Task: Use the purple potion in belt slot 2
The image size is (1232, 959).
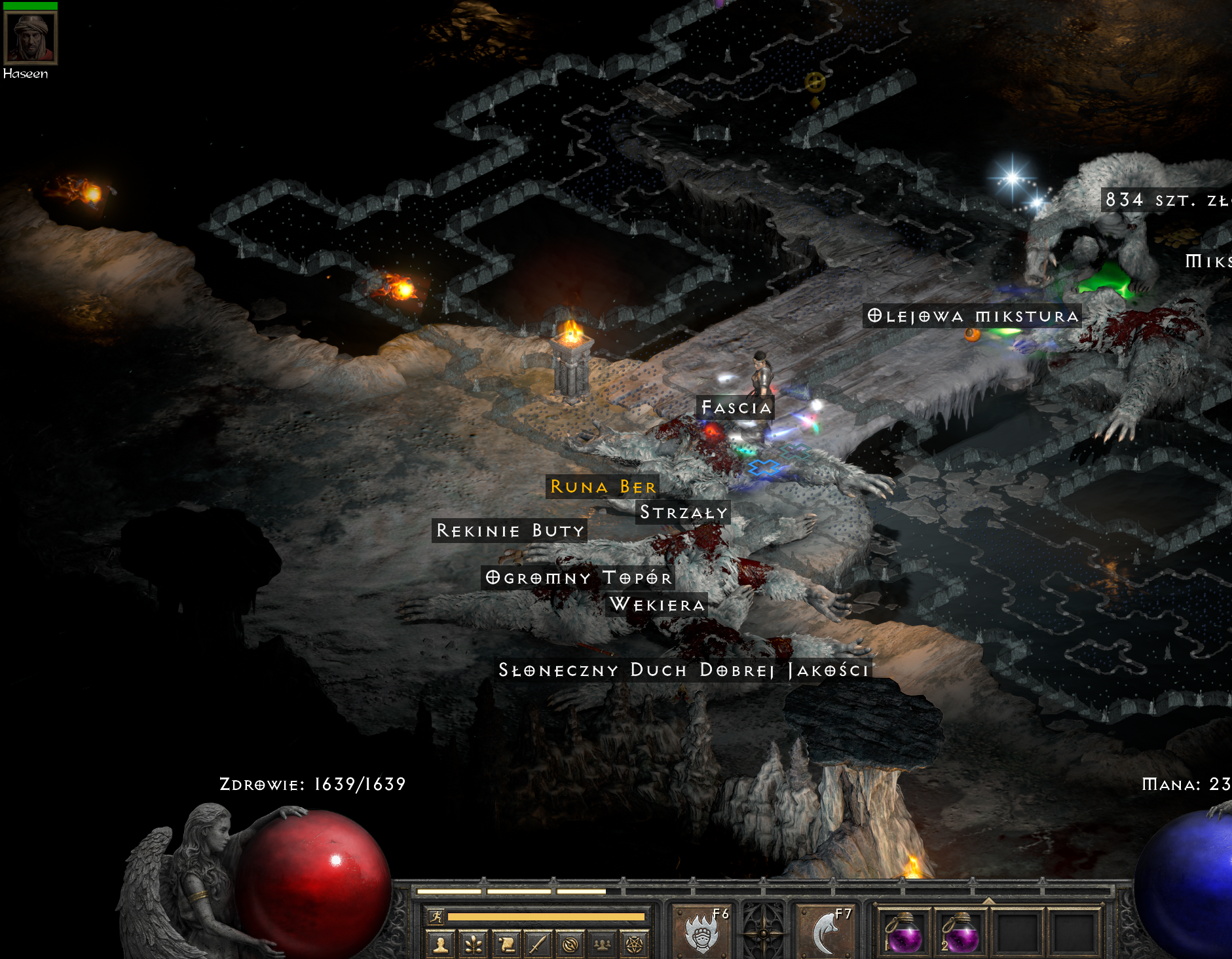Action: [961, 932]
